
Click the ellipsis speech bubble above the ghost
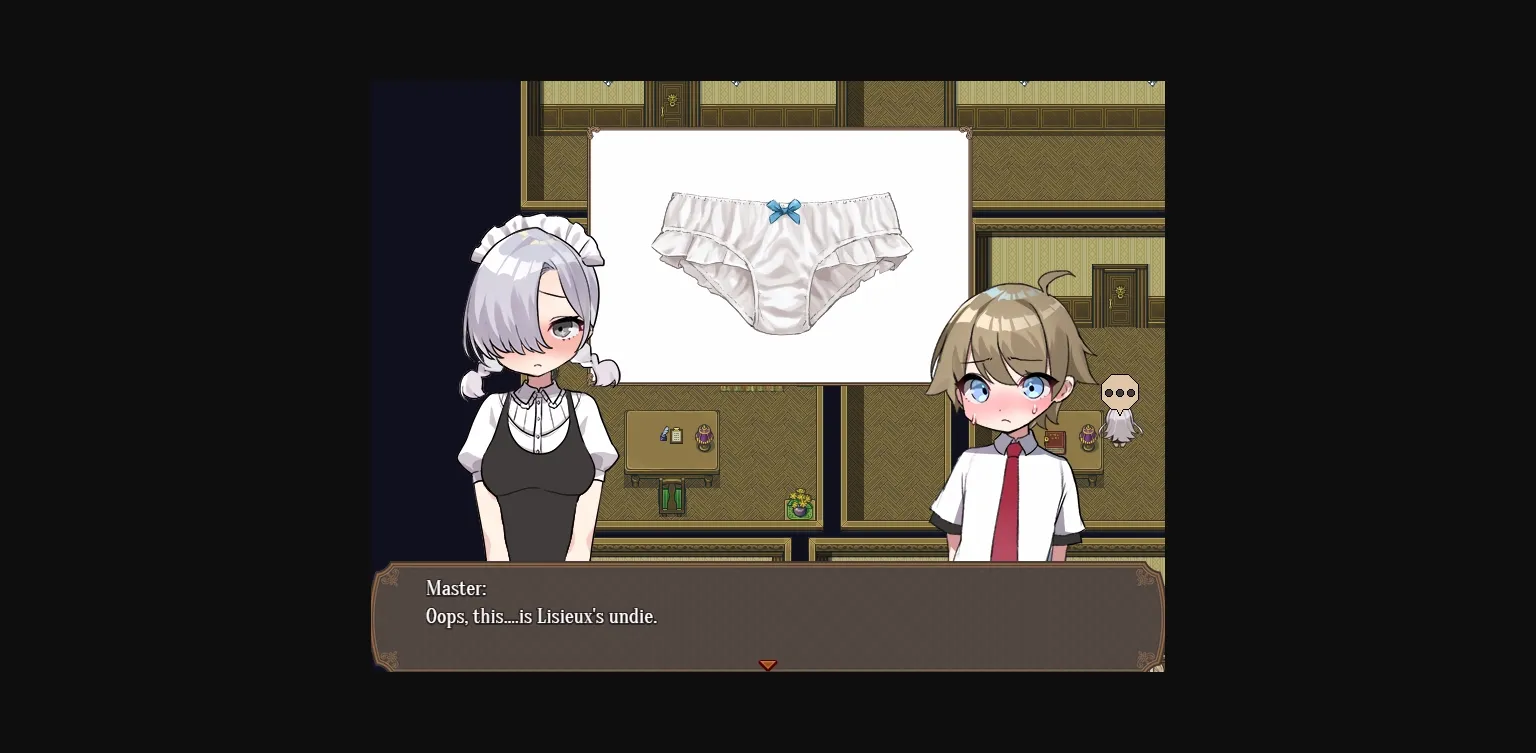point(1119,392)
